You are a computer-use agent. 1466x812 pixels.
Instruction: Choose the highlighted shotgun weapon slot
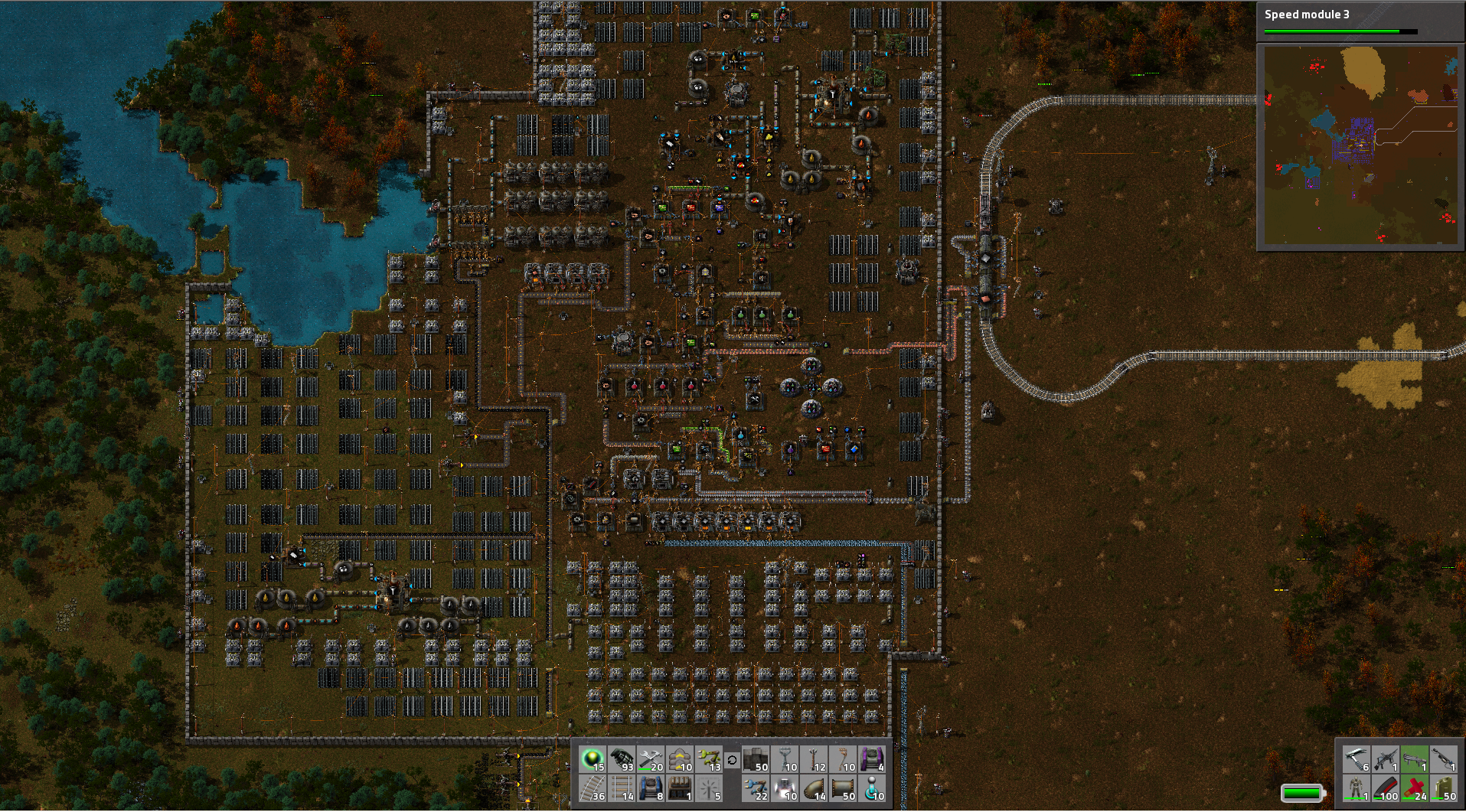[x=1414, y=759]
